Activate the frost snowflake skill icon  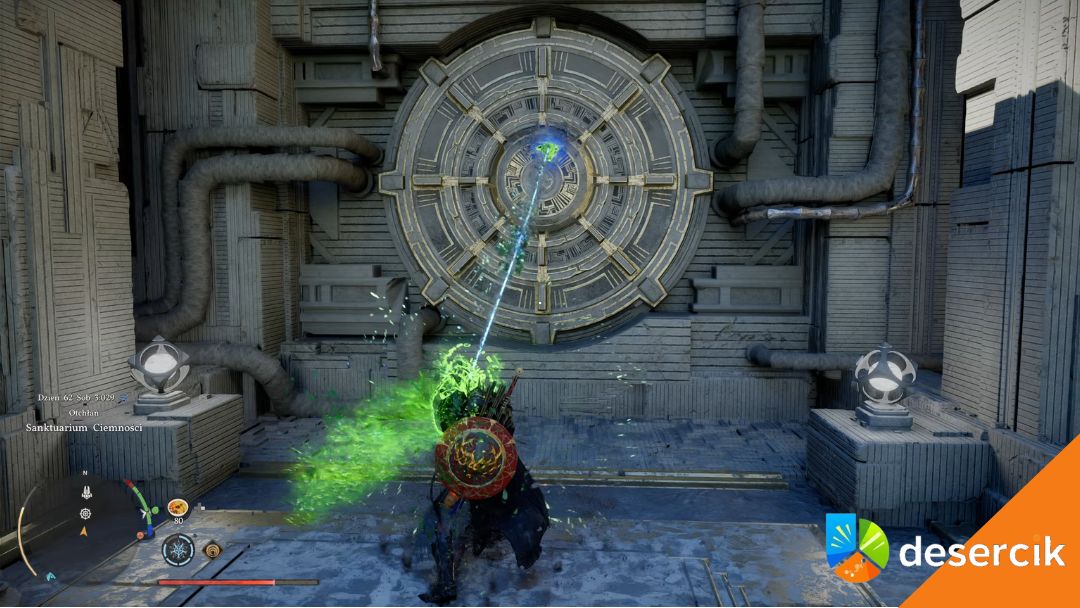pos(178,549)
